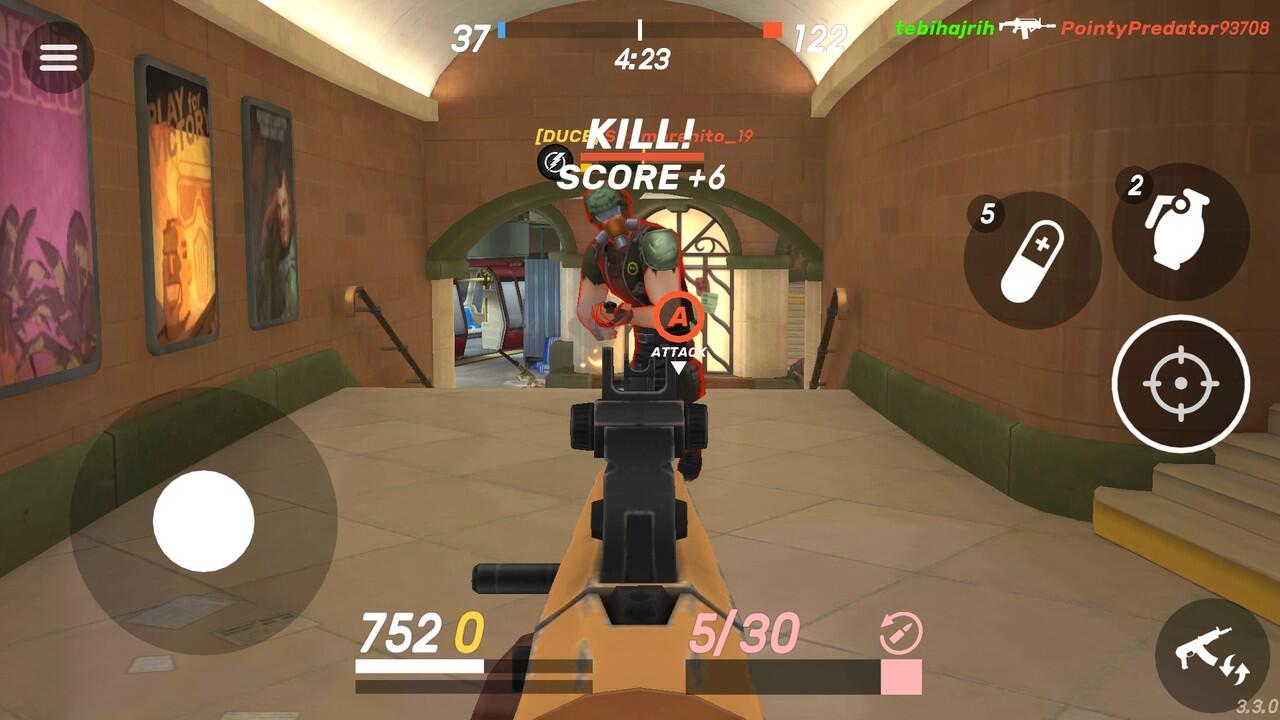Tap the lightning bolt icon by the kill feed
Viewport: 1280px width, 720px height.
click(x=553, y=160)
